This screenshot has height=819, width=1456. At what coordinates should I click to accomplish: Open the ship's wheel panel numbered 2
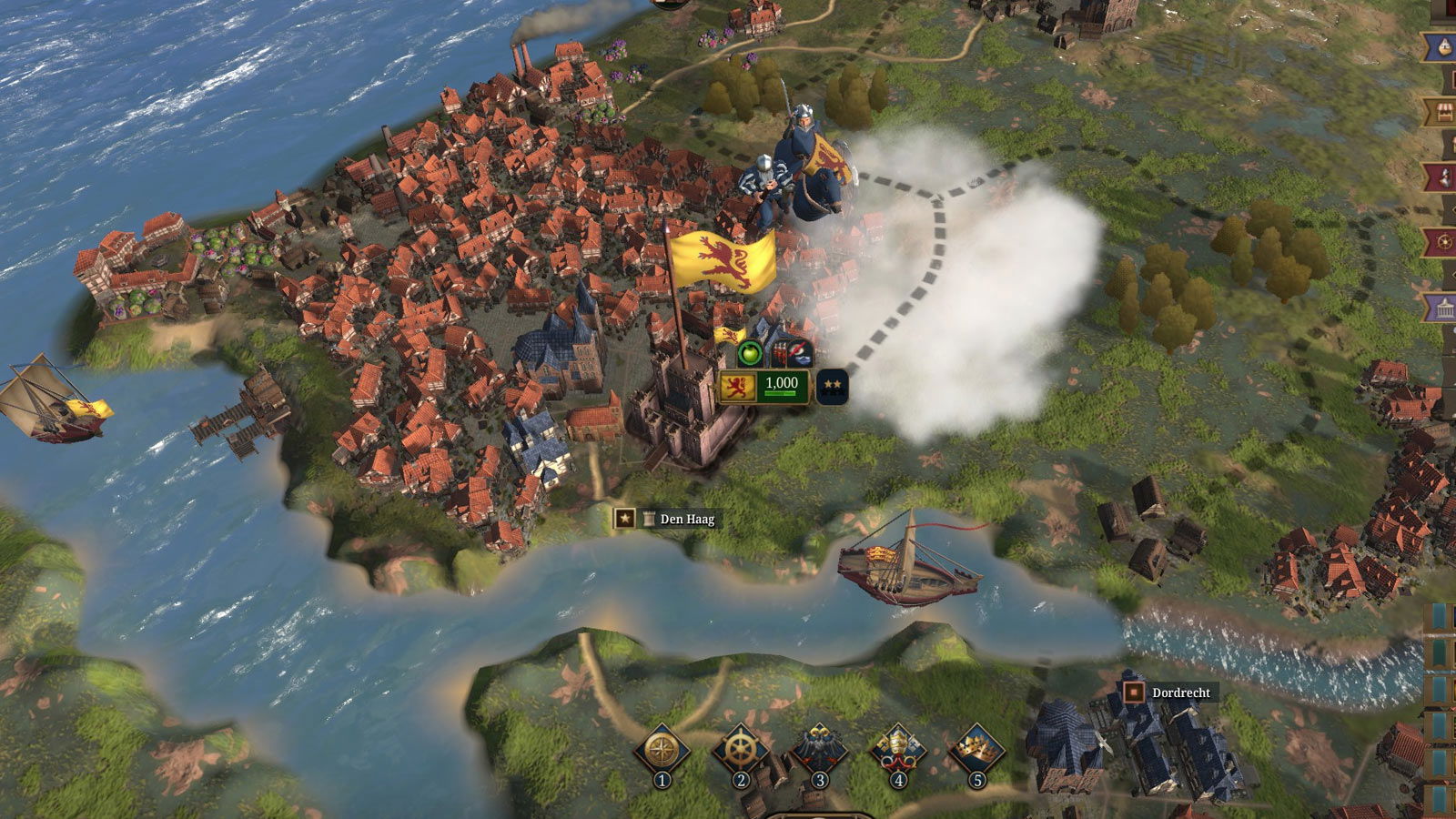point(740,752)
